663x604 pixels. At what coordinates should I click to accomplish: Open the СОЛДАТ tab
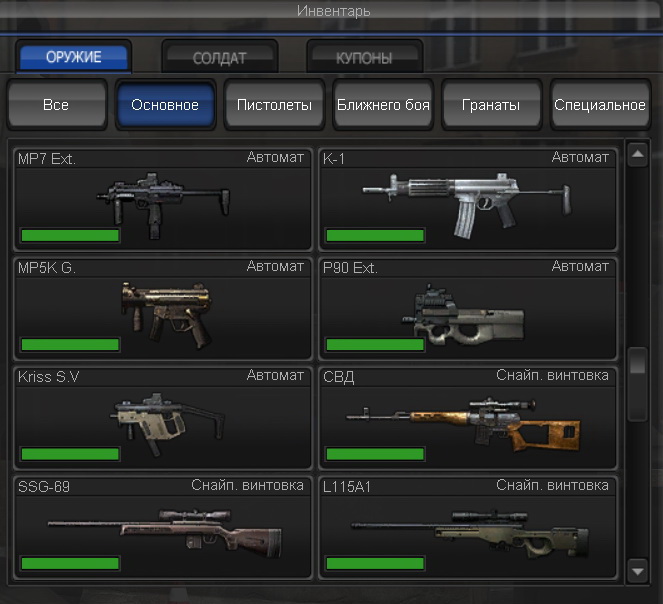point(219,57)
